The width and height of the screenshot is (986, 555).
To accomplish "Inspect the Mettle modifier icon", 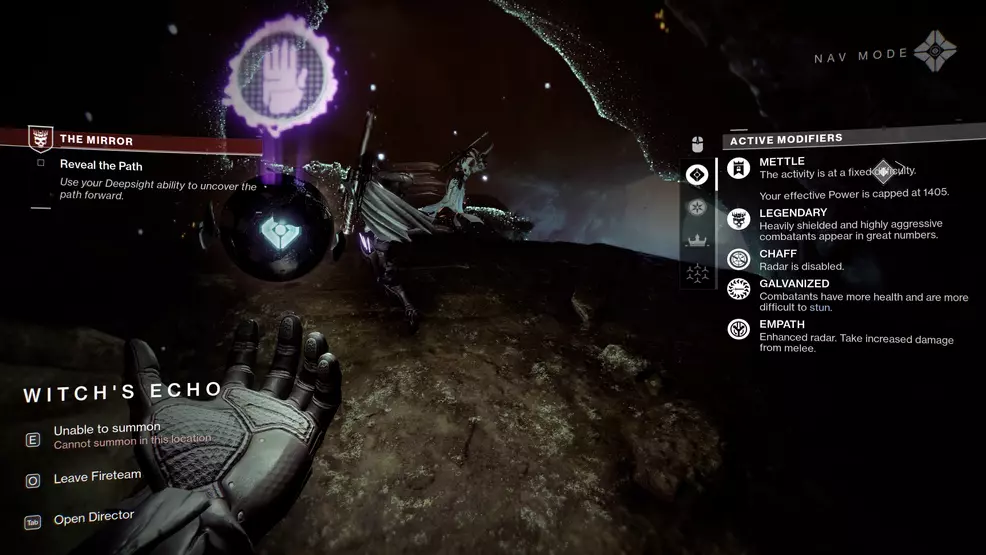I will (739, 169).
